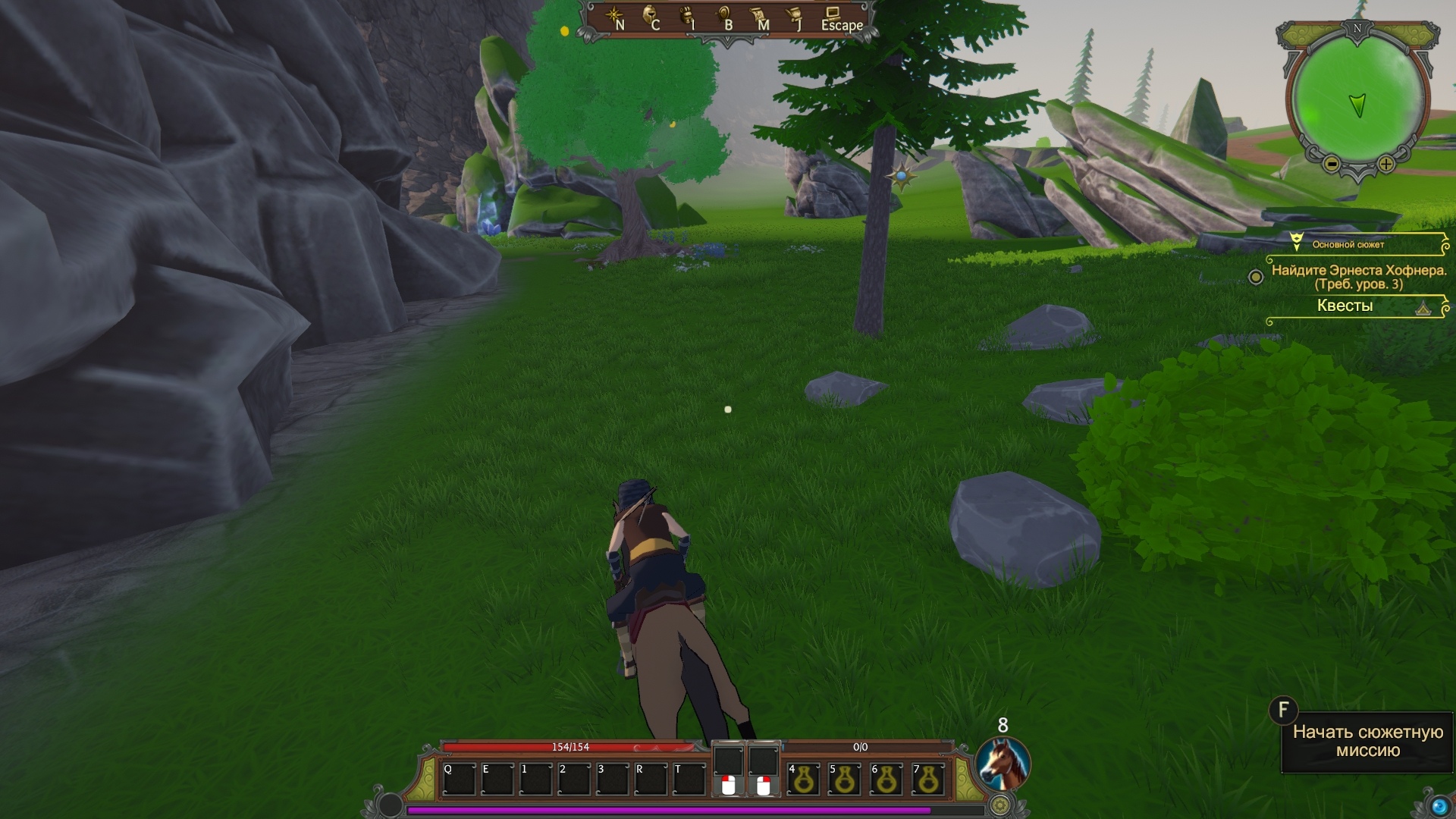
Task: Zoom in the minimap with plus button
Action: 1386,164
